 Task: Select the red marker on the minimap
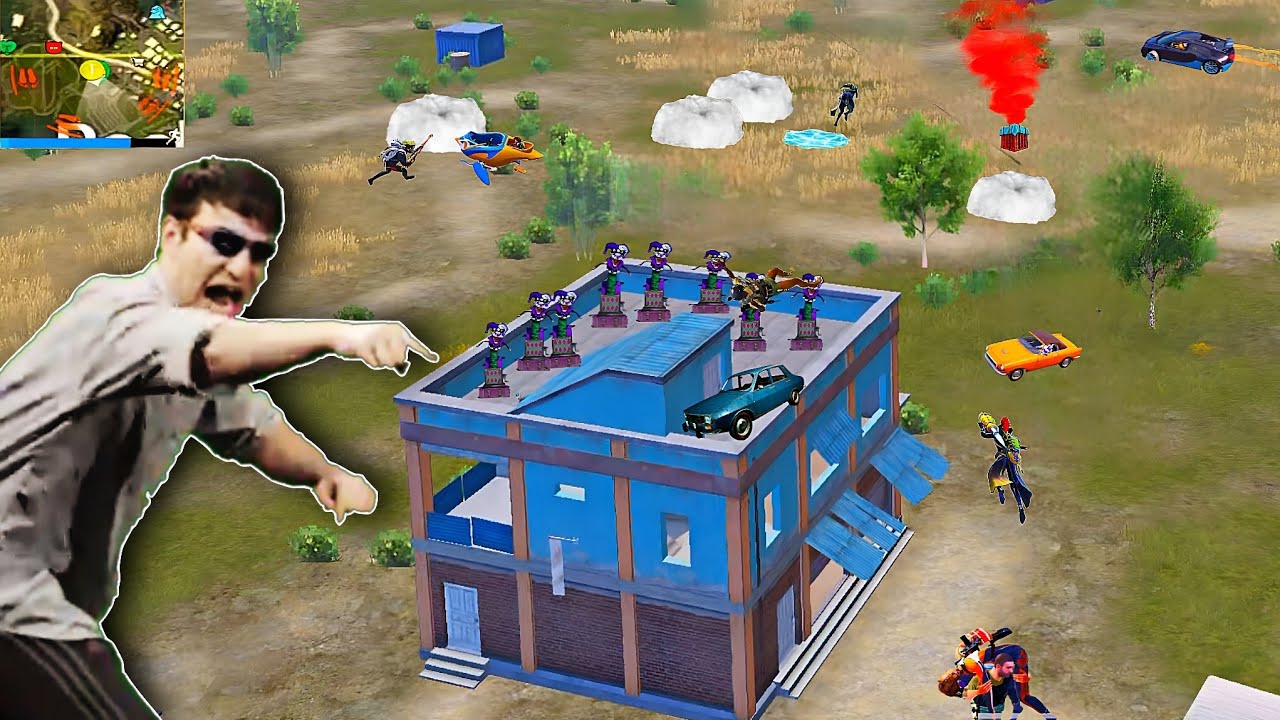53,46
